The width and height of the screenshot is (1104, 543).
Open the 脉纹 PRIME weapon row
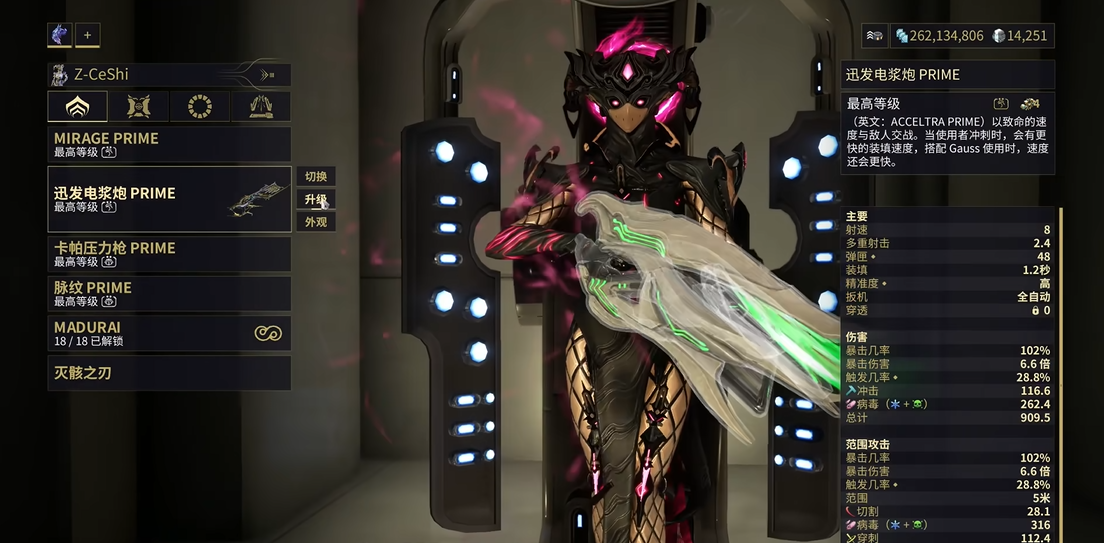point(169,294)
